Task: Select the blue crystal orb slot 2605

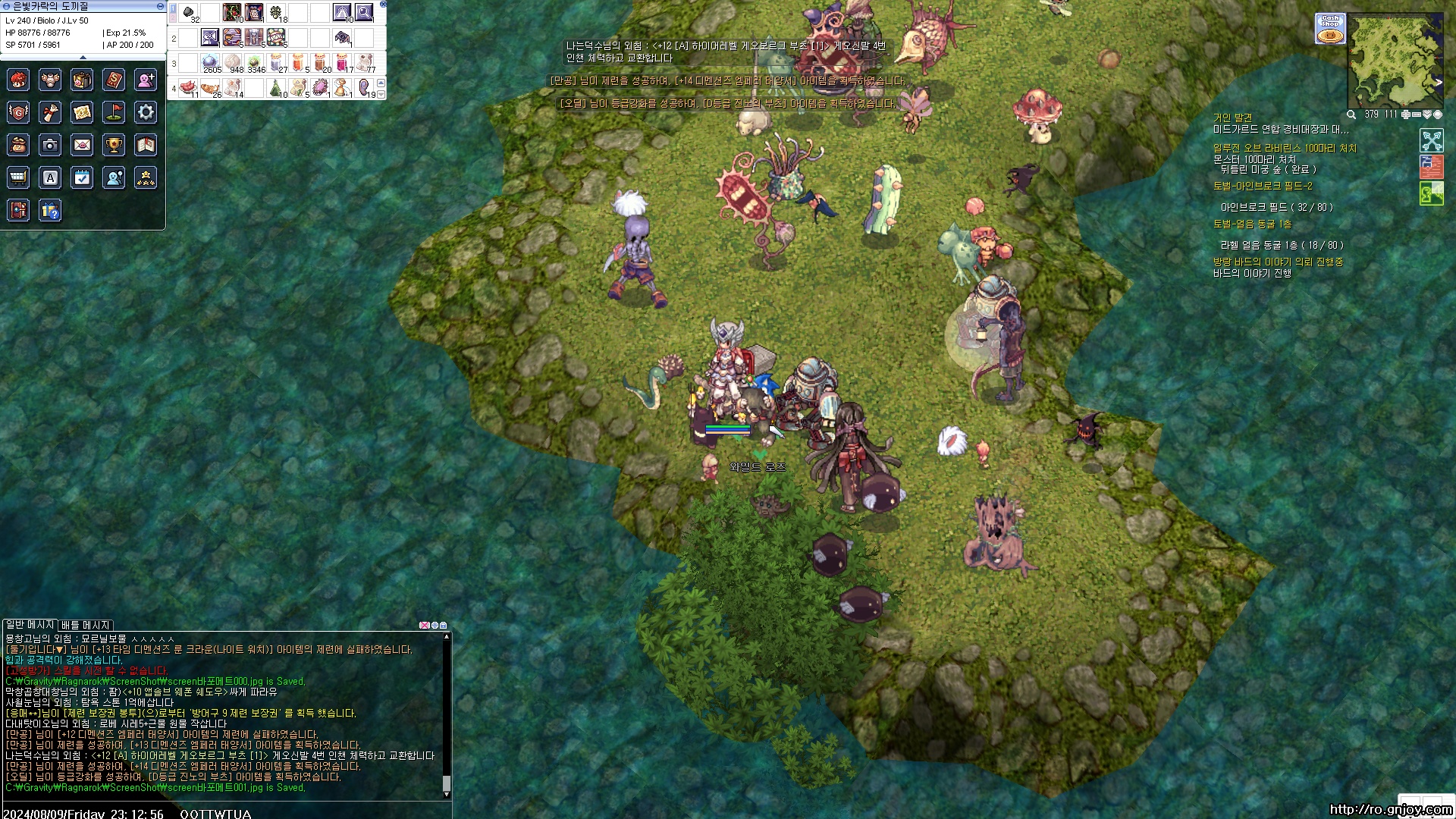Action: pyautogui.click(x=211, y=63)
